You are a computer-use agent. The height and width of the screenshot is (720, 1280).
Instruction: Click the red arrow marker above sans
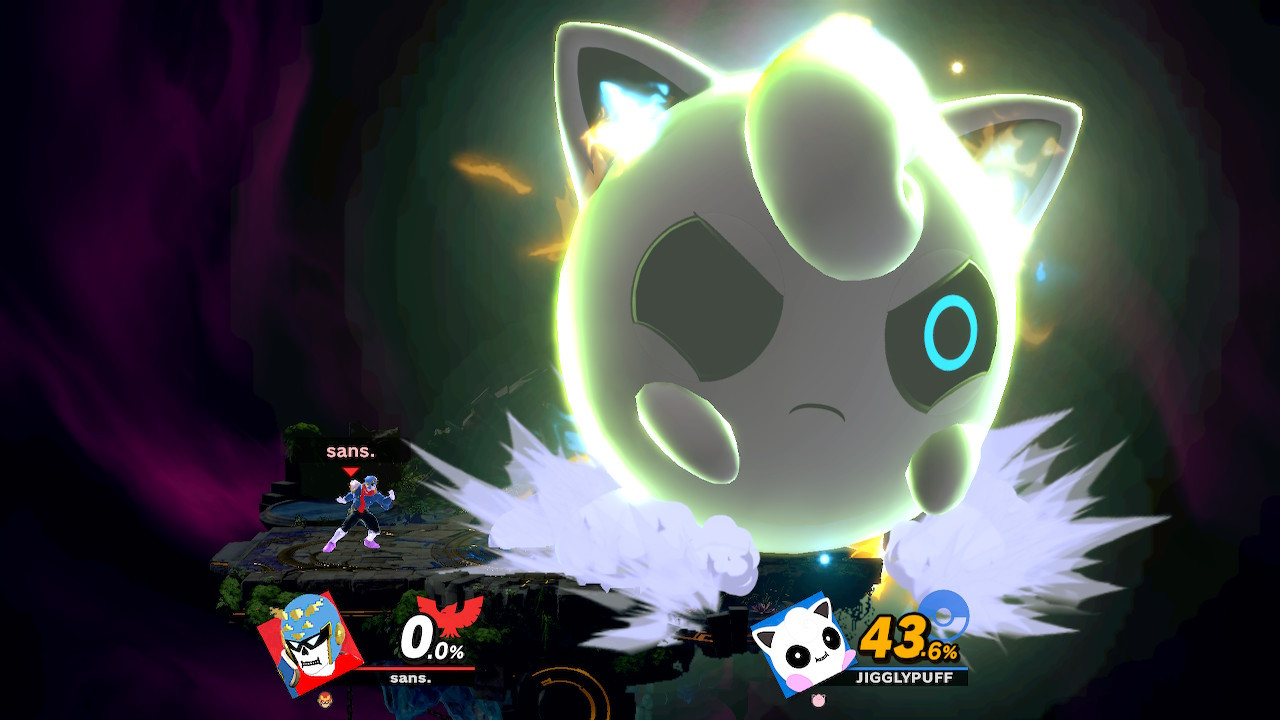[350, 469]
